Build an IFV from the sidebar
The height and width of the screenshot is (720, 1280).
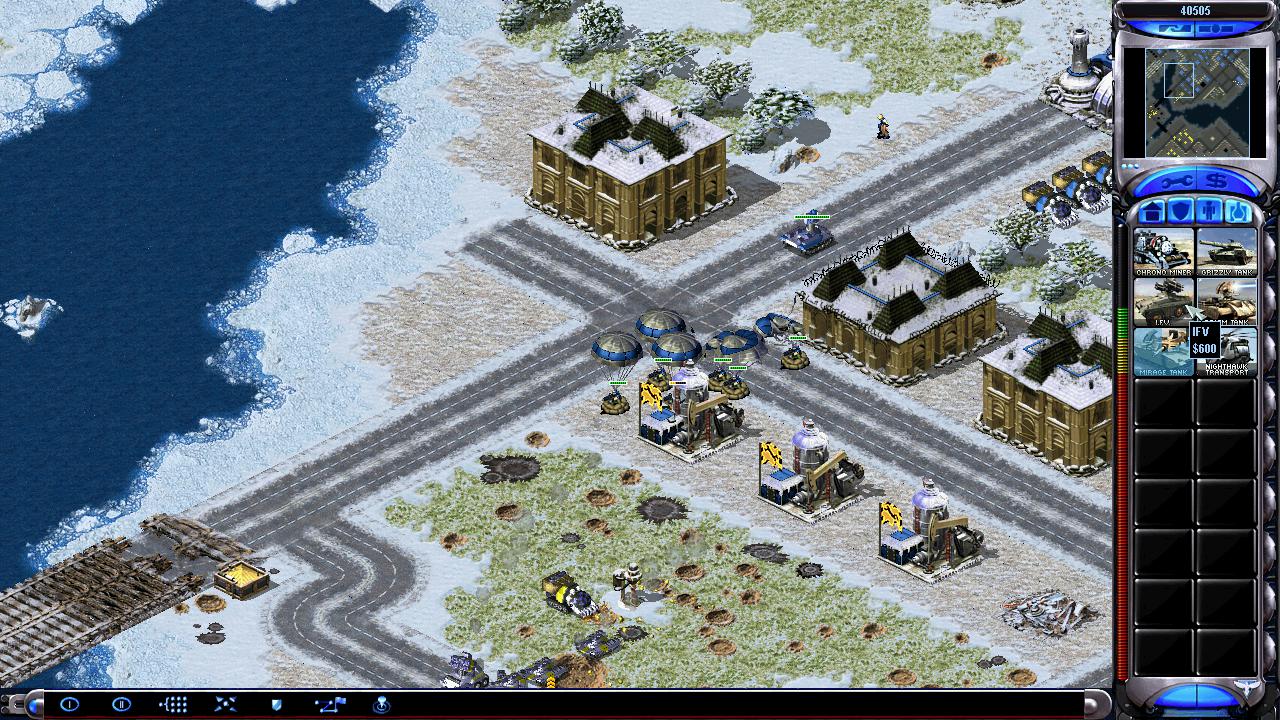pos(1163,301)
